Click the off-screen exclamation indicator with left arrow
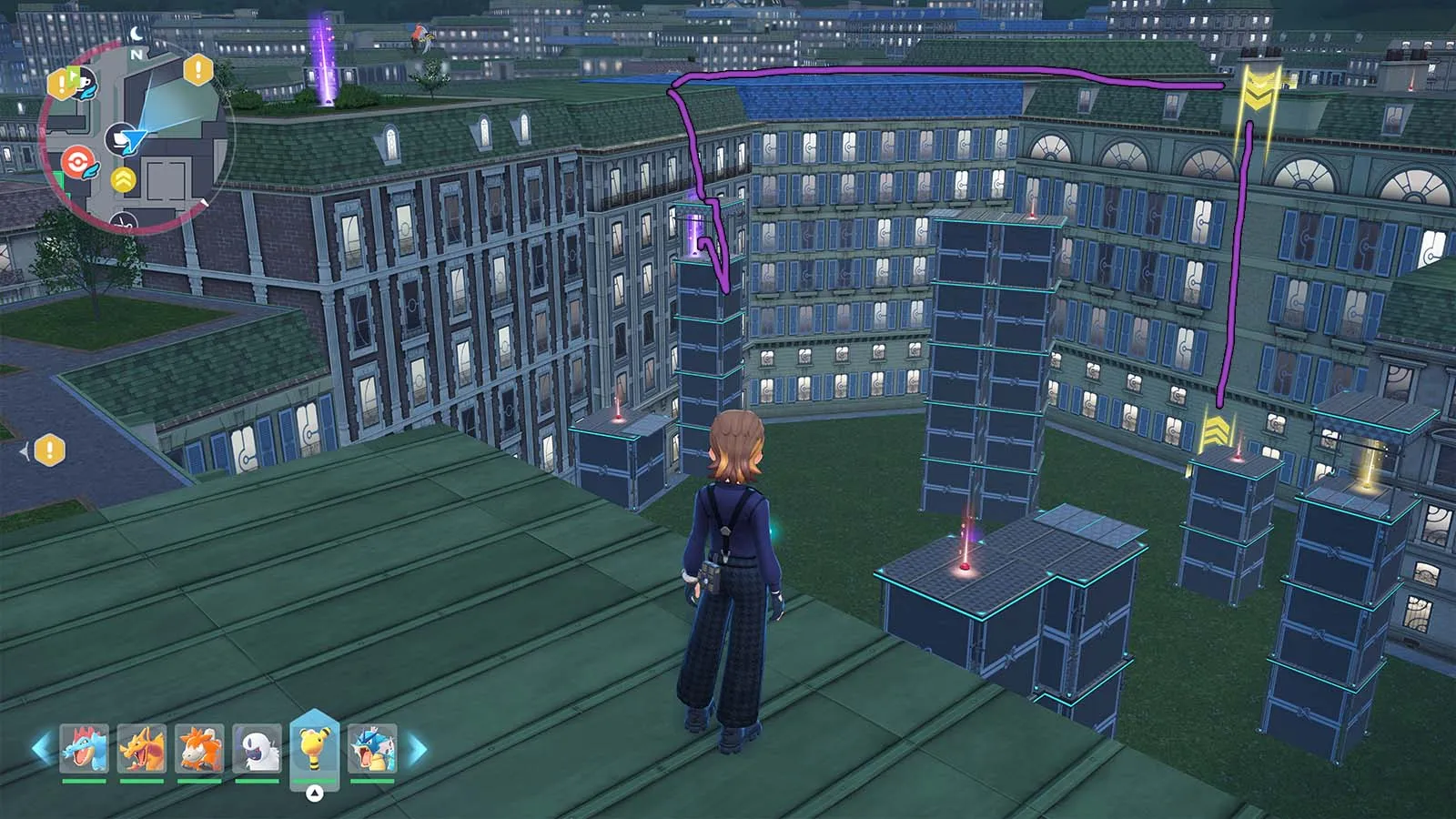The image size is (1456, 819). pos(48,450)
